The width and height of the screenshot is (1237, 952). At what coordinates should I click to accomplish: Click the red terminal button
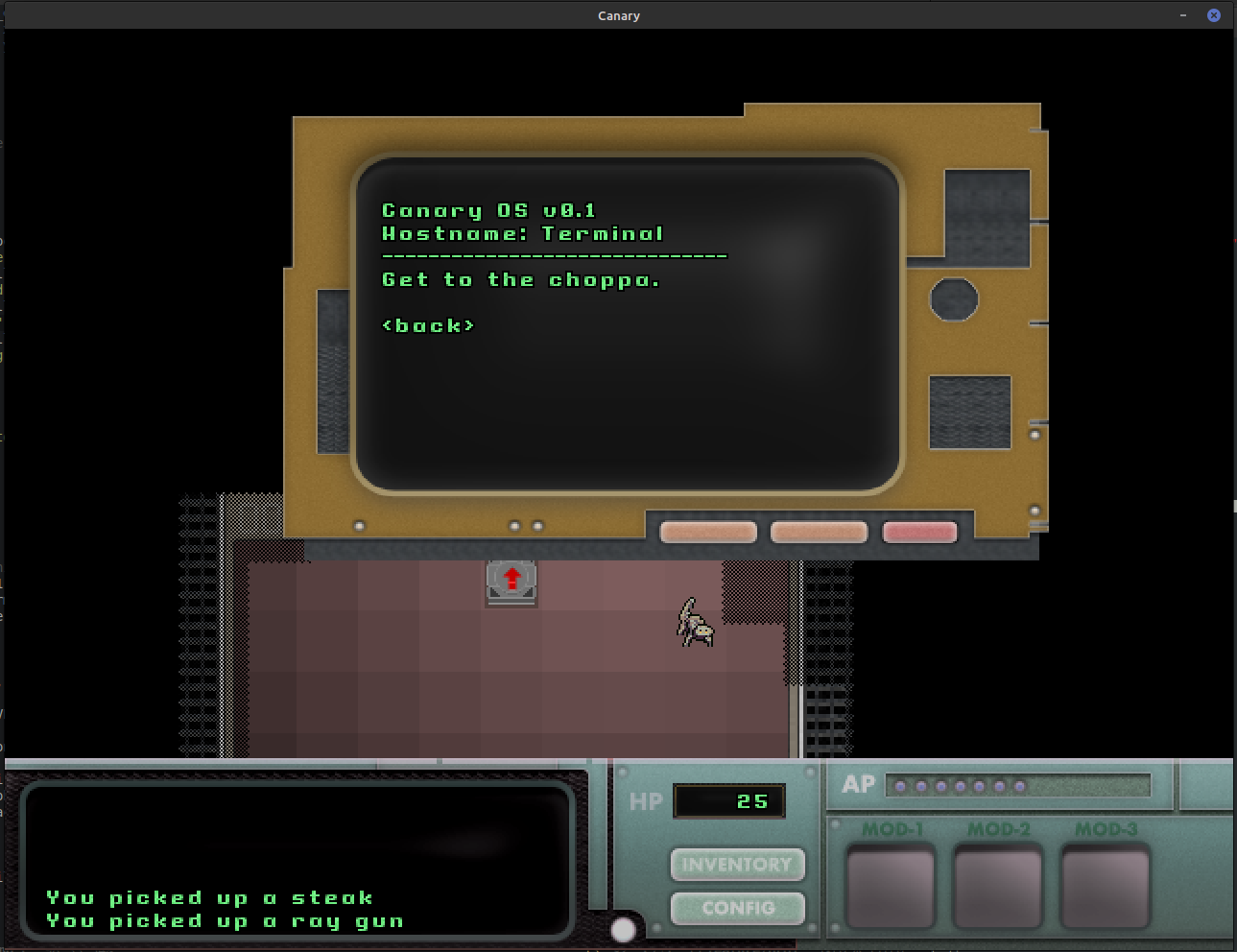point(919,532)
